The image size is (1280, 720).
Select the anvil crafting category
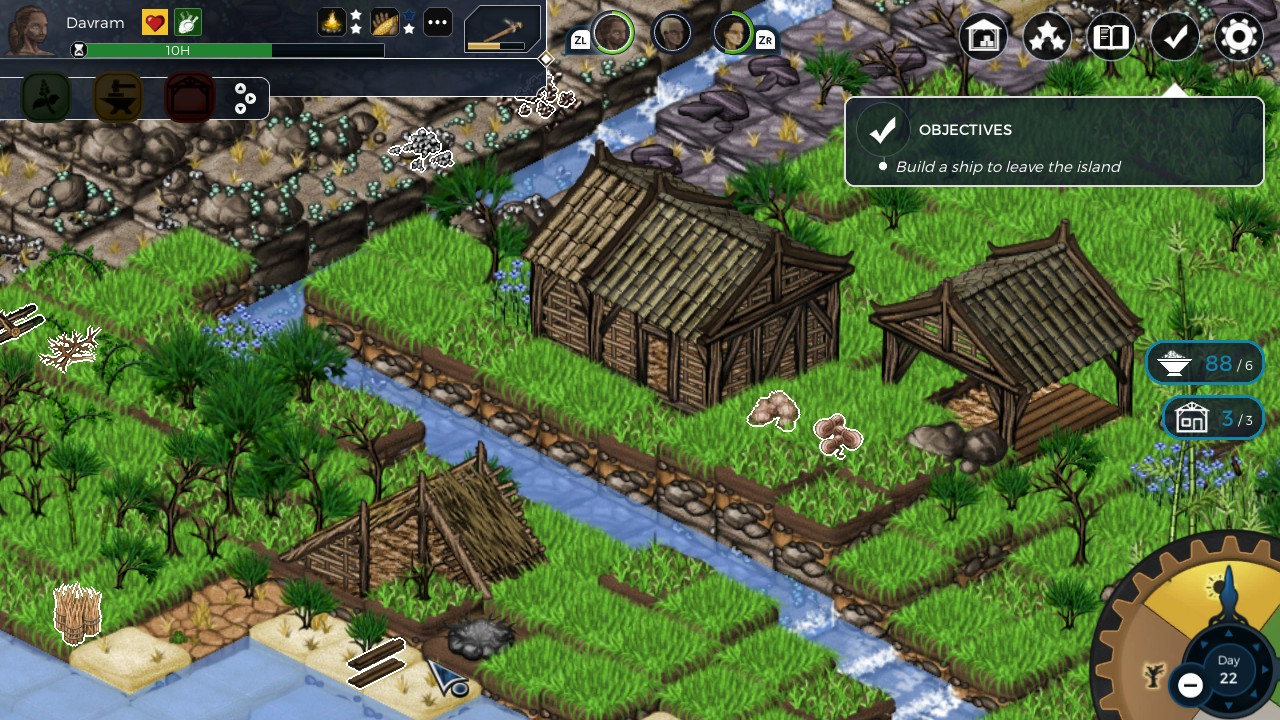point(117,98)
